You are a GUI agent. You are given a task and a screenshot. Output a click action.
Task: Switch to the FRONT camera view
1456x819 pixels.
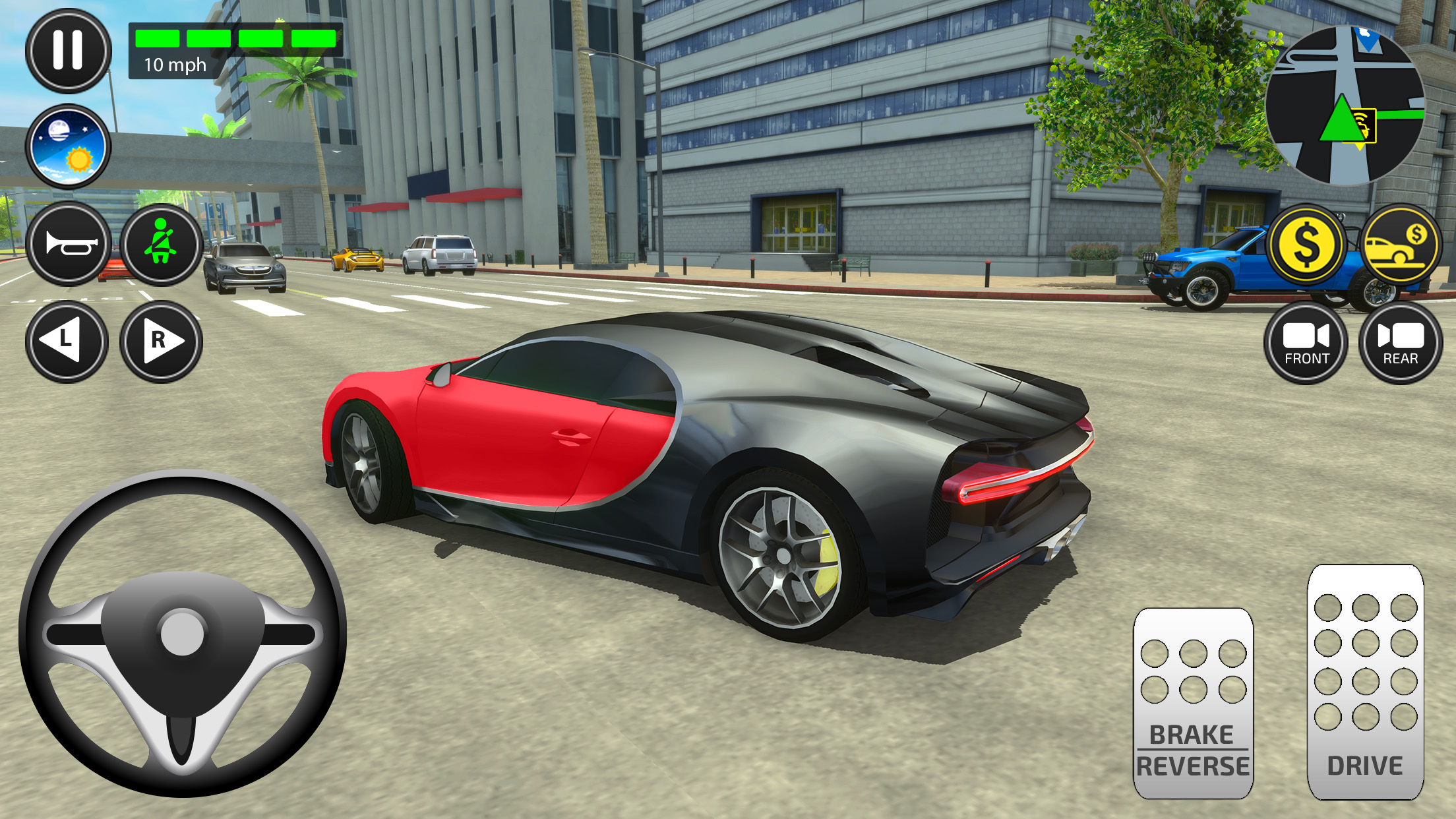(x=1306, y=343)
